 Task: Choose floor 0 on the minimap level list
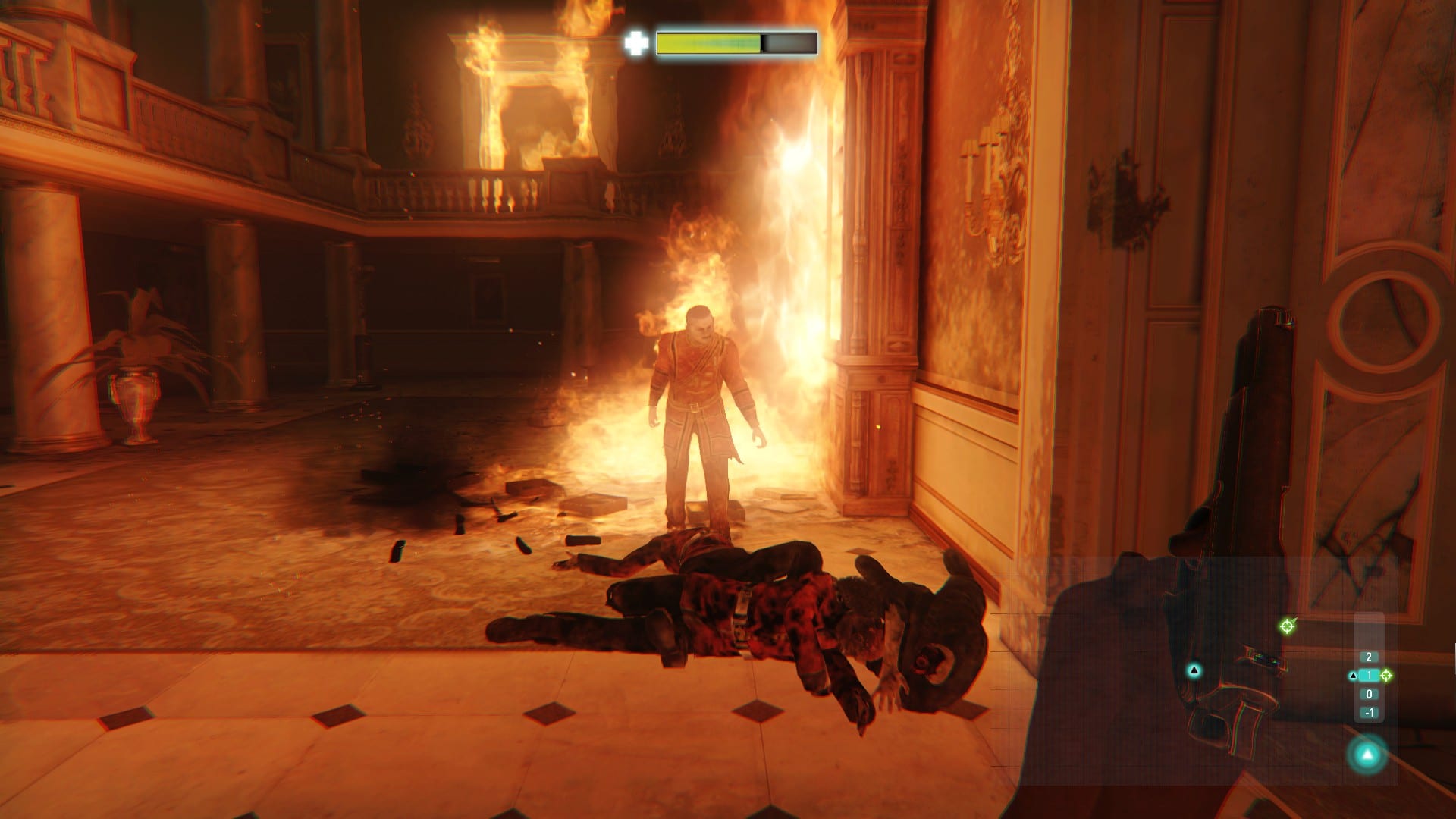click(x=1369, y=694)
